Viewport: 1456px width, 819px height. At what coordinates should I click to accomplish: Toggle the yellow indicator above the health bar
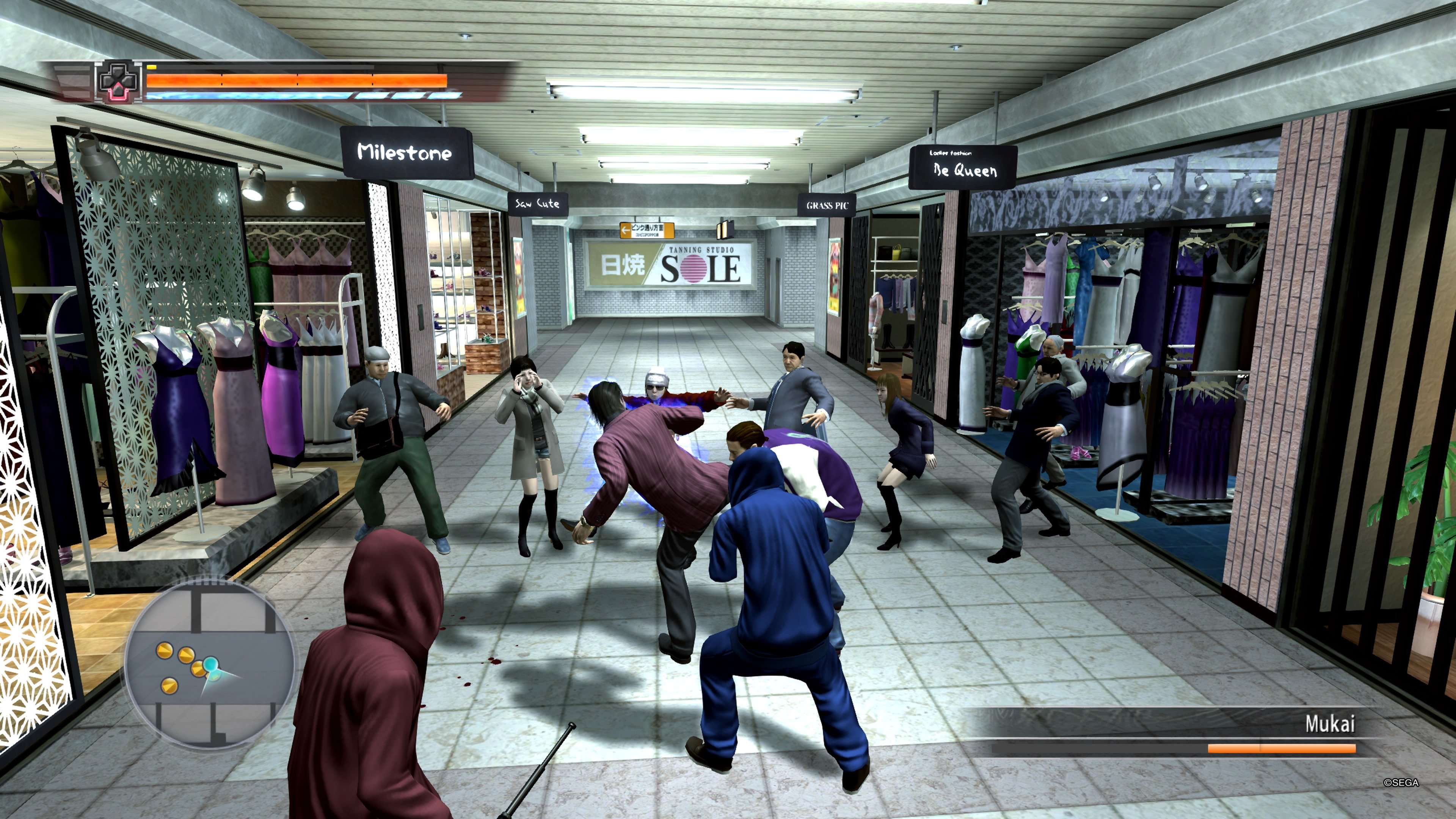click(152, 67)
